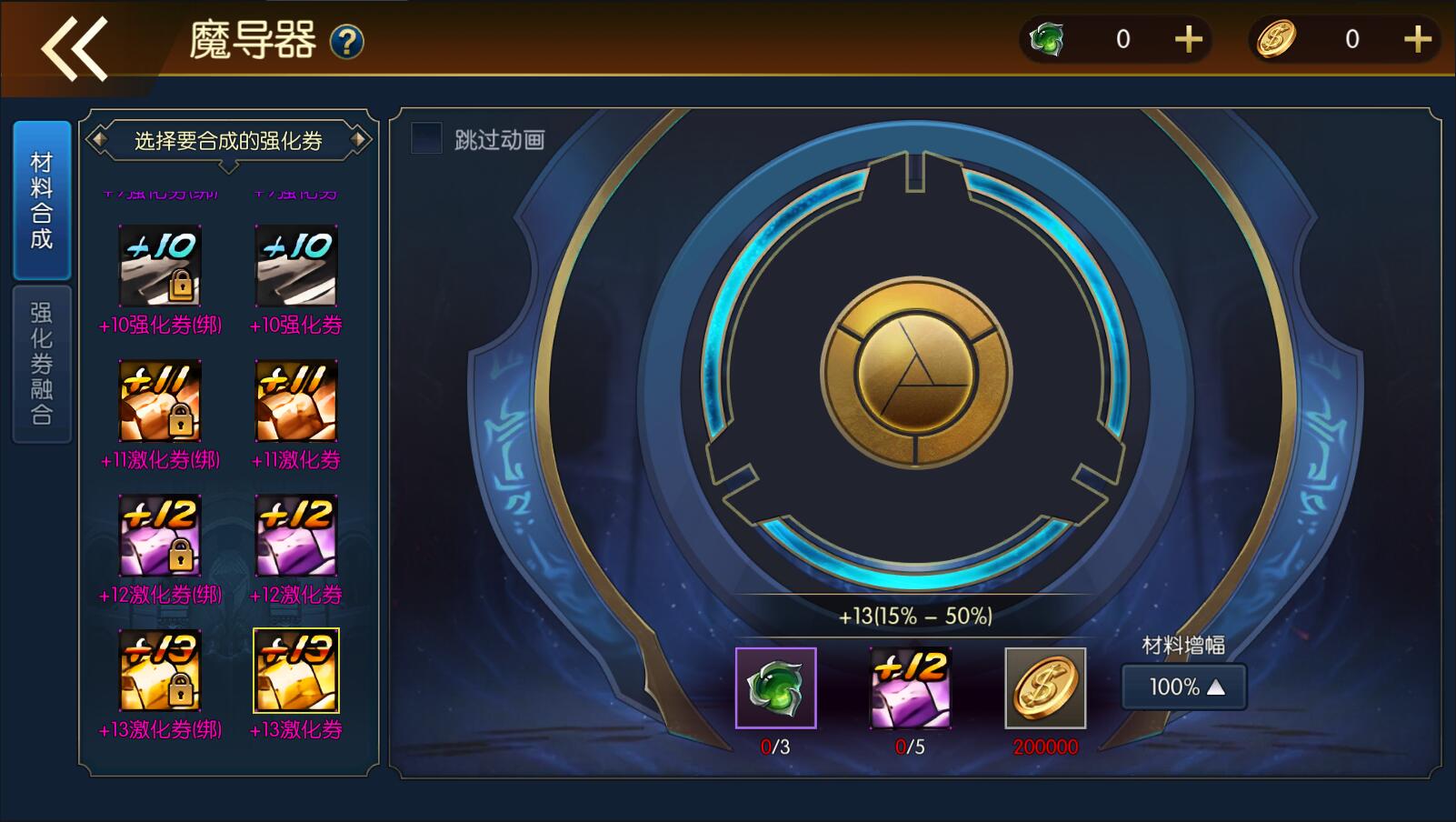This screenshot has height=822, width=1456.
Task: Switch to the 材料合成 tab
Action: (x=42, y=201)
